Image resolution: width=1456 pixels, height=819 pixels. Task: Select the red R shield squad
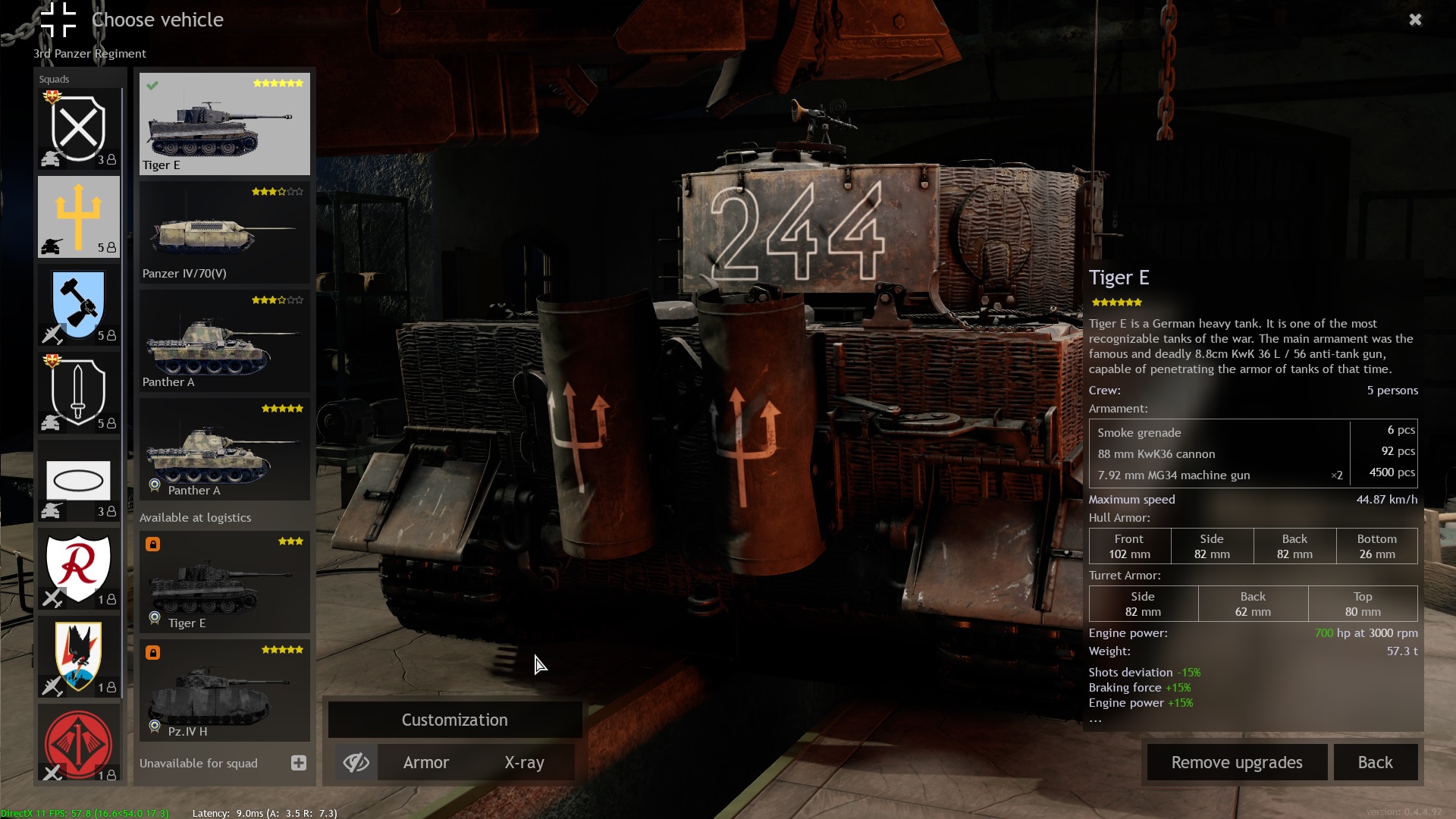tap(79, 569)
